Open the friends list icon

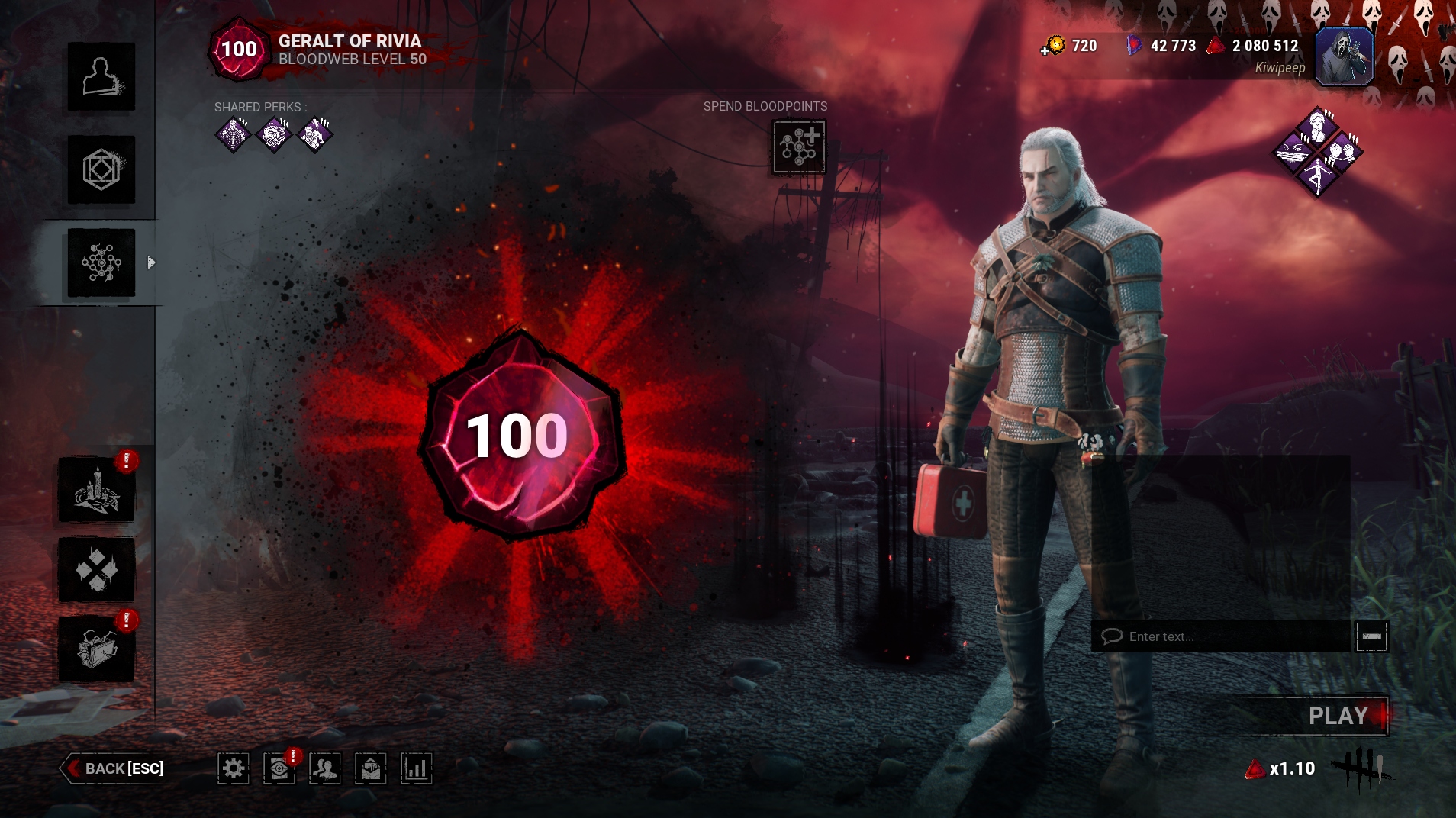[325, 768]
